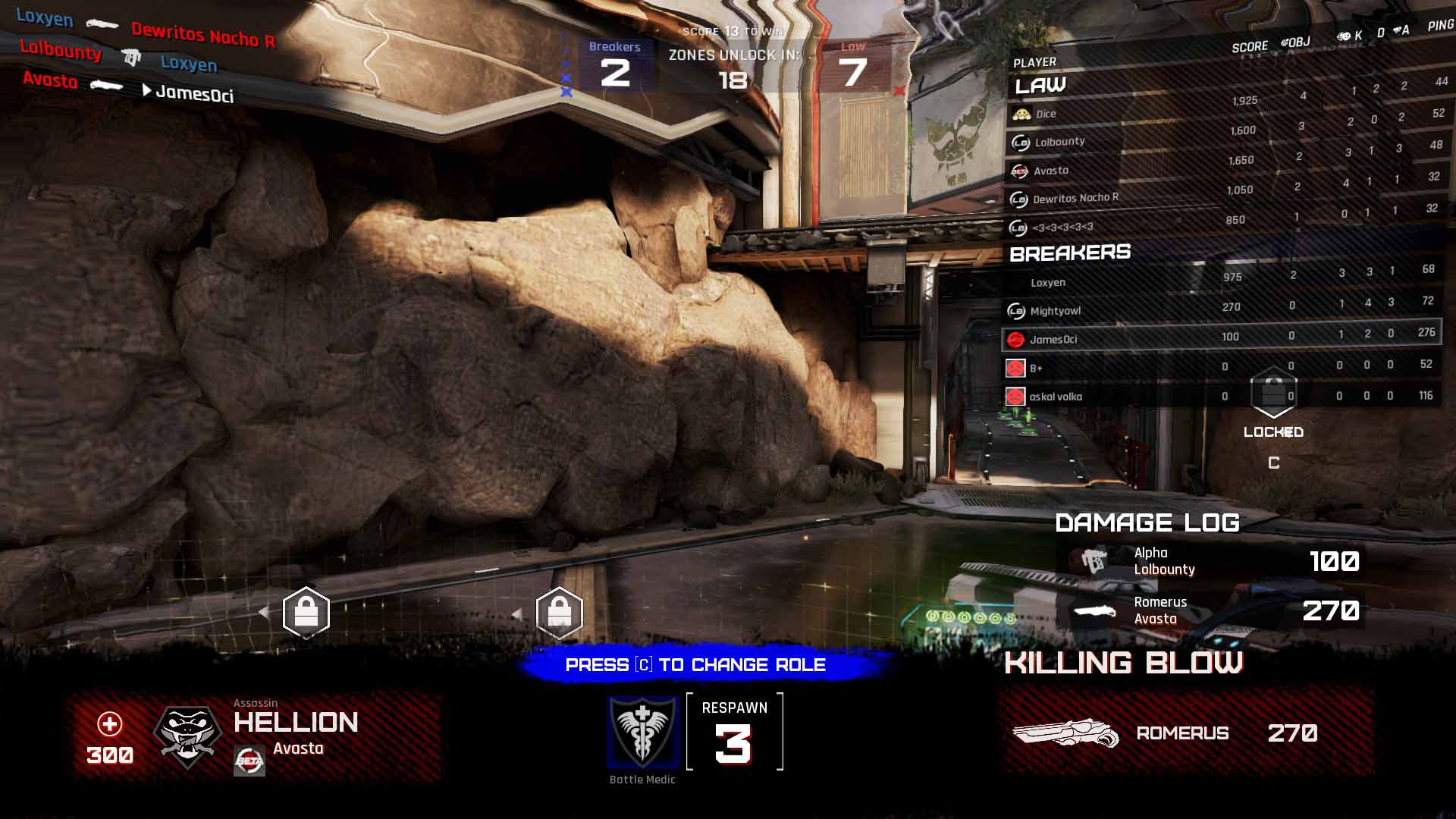
Task: Select the Battle Medic role icon
Action: pos(642,732)
